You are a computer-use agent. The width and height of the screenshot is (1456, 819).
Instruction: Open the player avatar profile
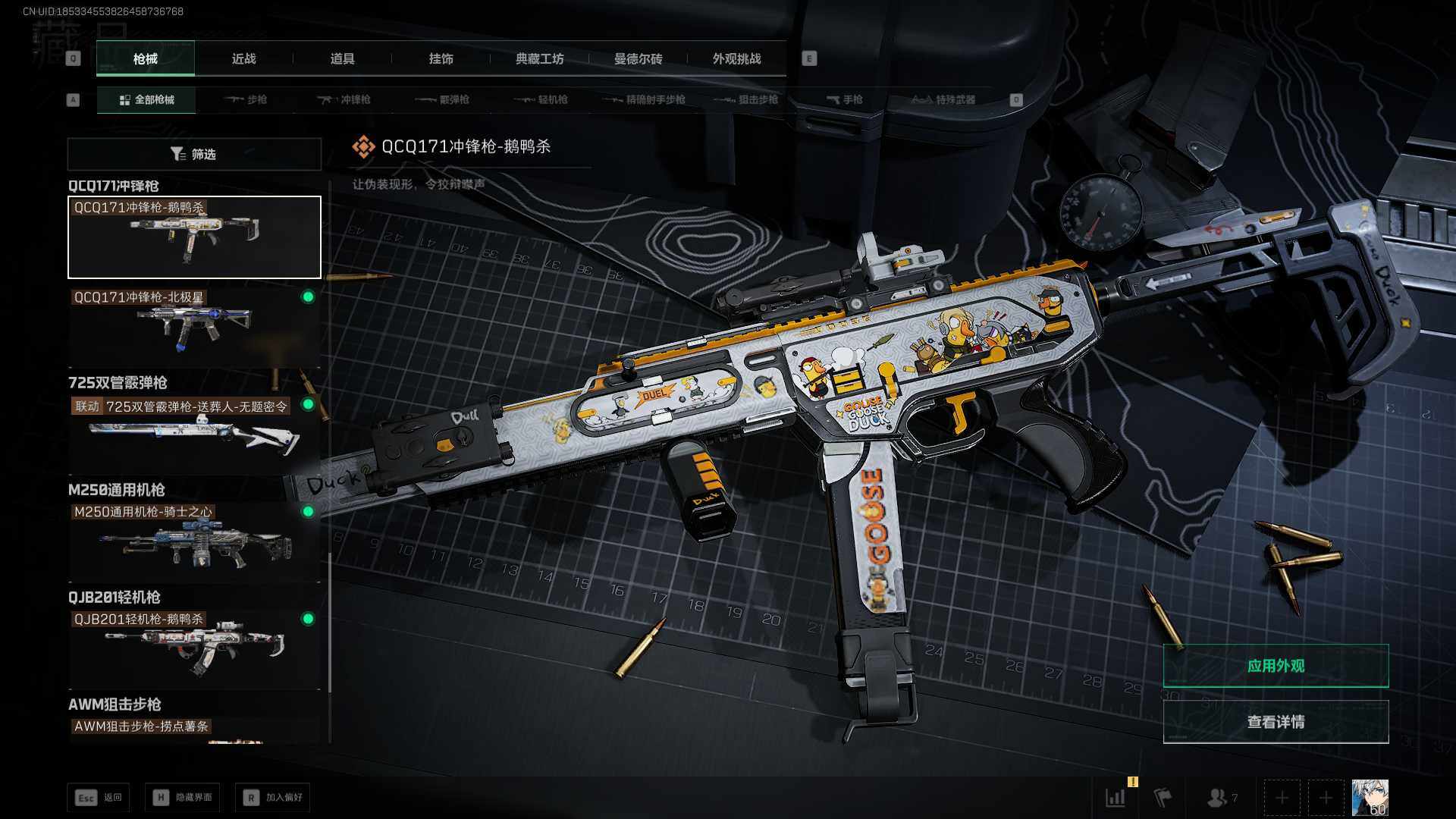[x=1370, y=798]
